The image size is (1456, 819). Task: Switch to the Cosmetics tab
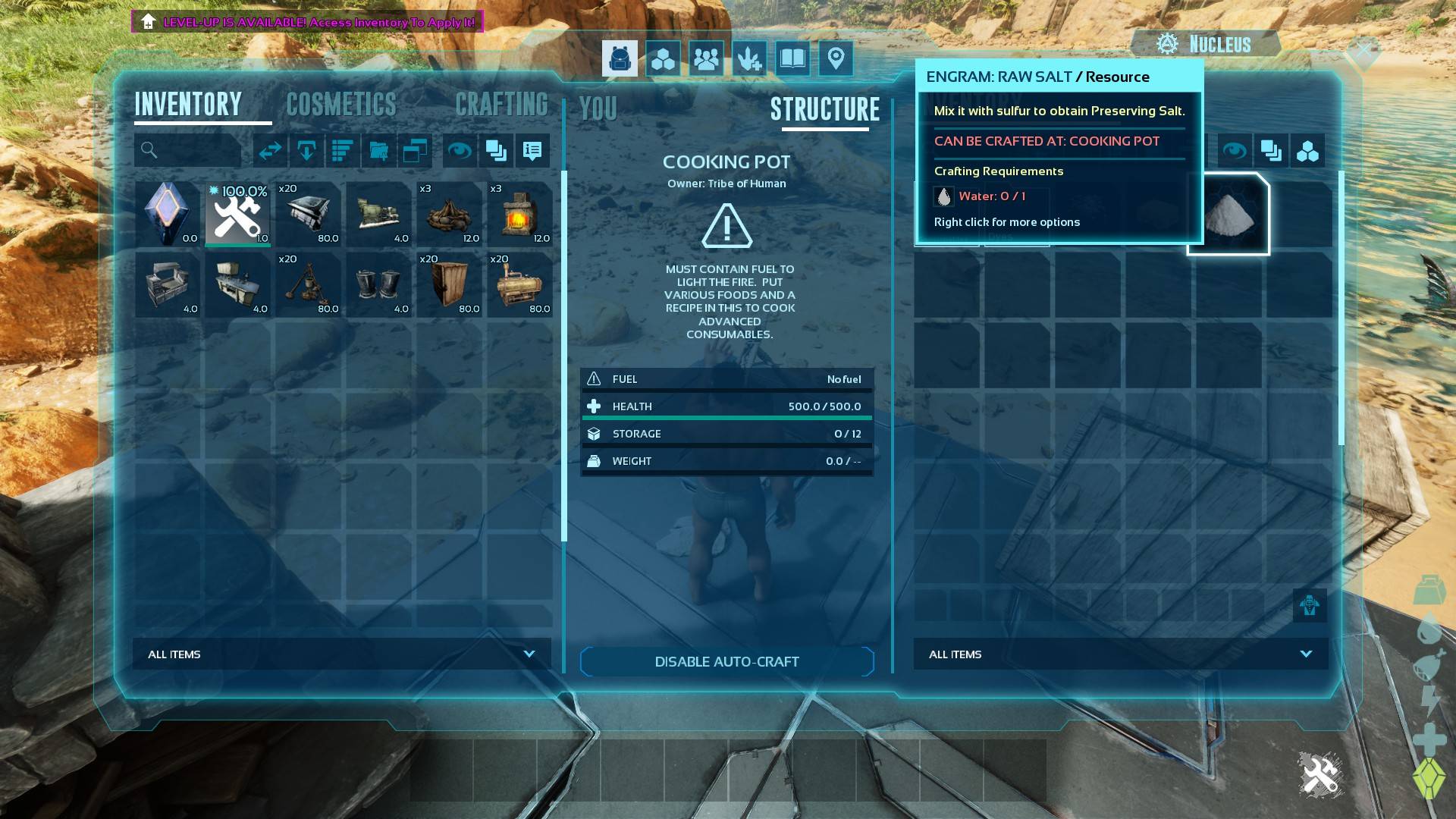(x=341, y=105)
